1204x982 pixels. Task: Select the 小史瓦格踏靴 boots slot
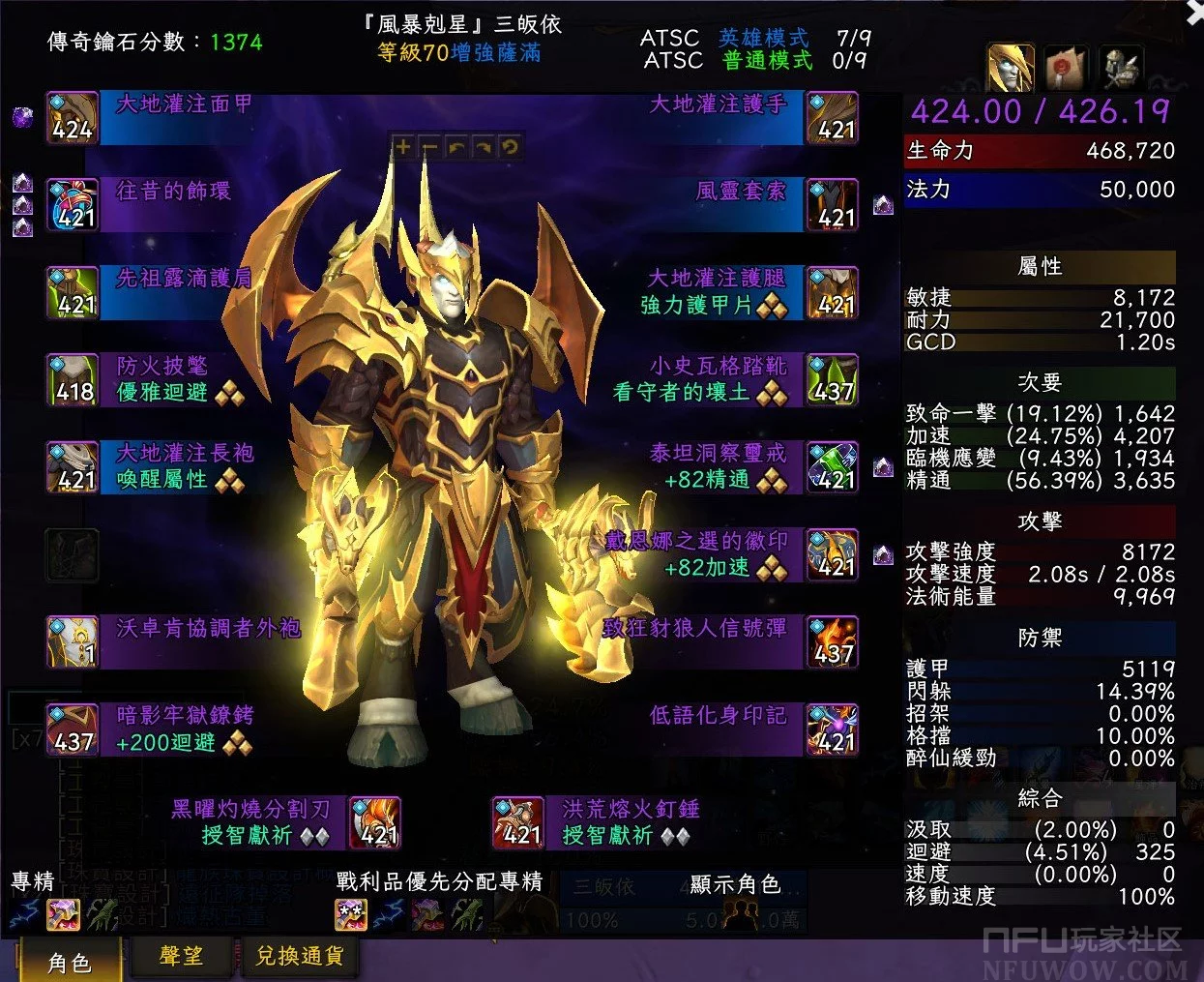tap(833, 380)
